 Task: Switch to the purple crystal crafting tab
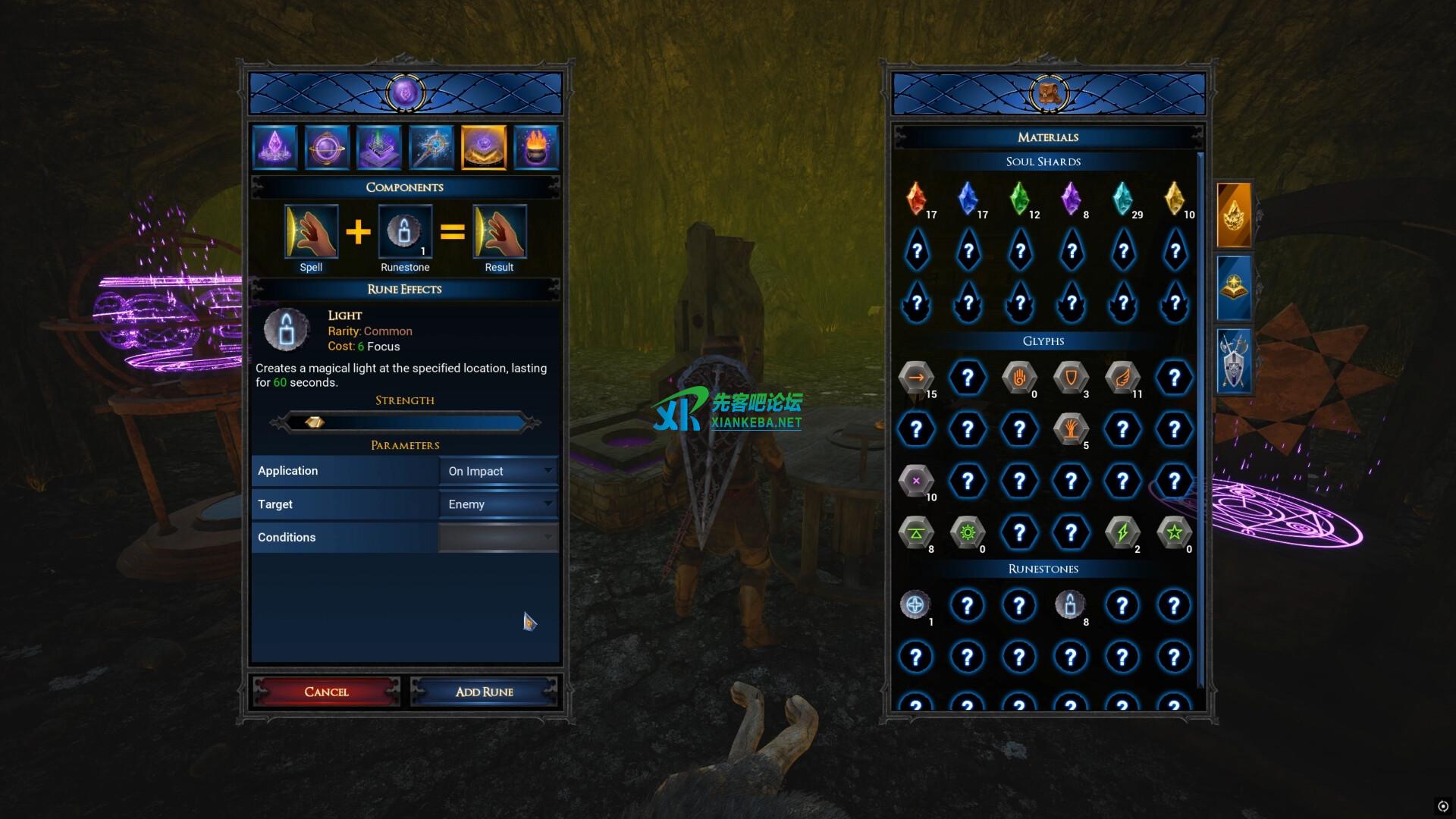point(275,147)
